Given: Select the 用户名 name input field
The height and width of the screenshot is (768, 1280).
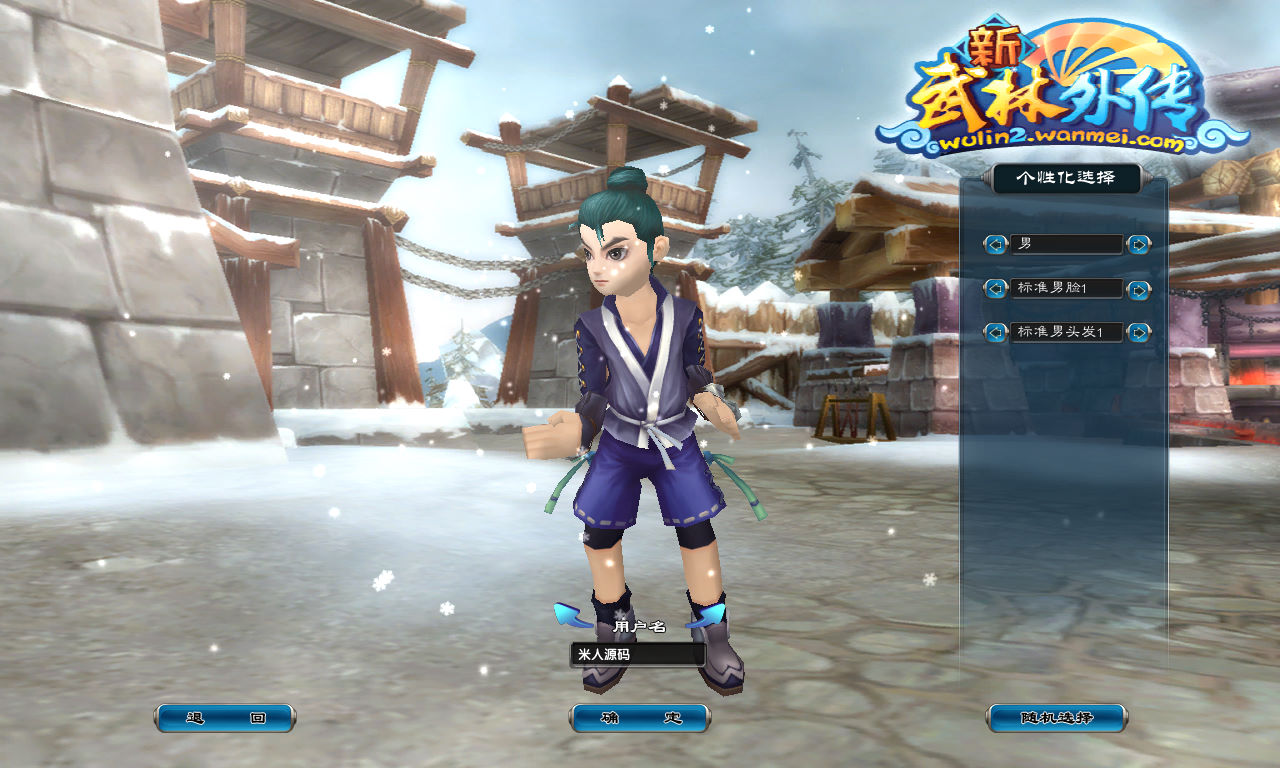Looking at the screenshot, I should [638, 655].
